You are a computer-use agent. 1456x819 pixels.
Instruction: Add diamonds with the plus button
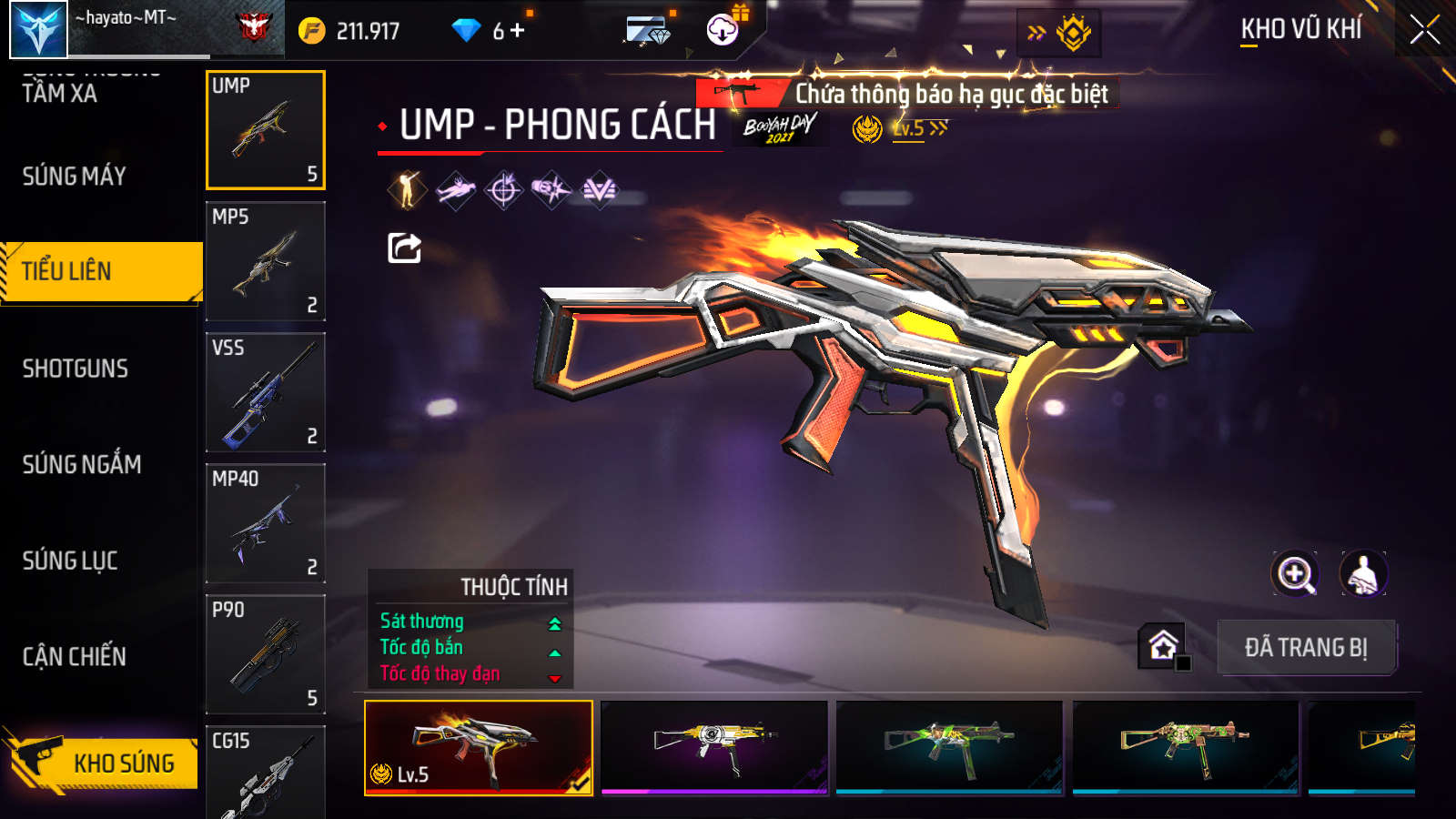pyautogui.click(x=518, y=31)
